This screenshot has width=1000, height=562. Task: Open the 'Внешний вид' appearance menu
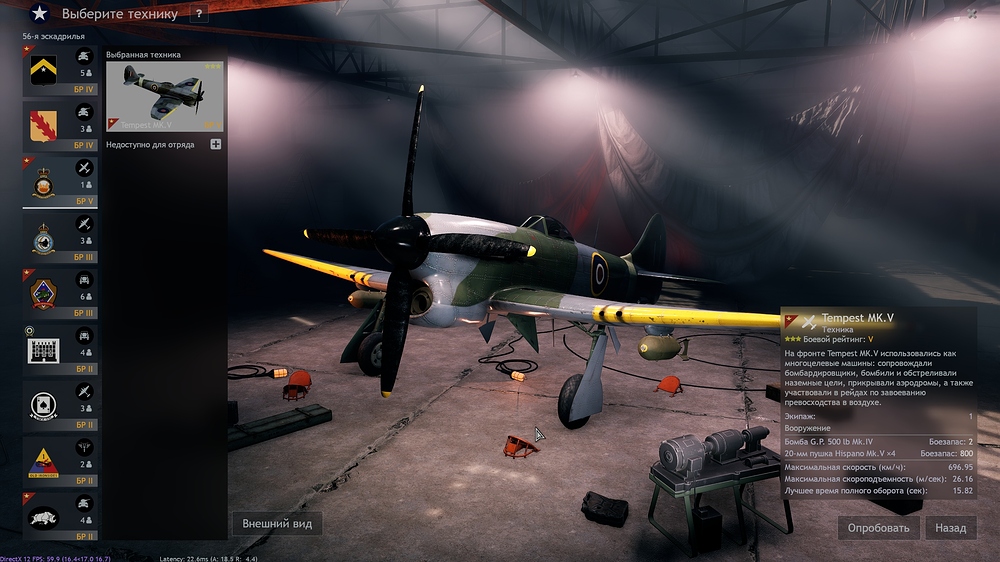point(277,524)
